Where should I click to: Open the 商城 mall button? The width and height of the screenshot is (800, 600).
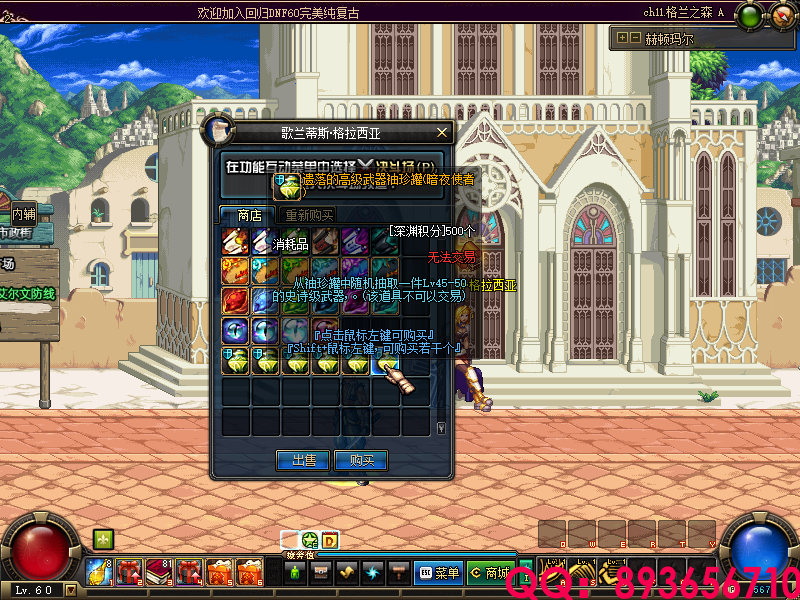point(490,573)
